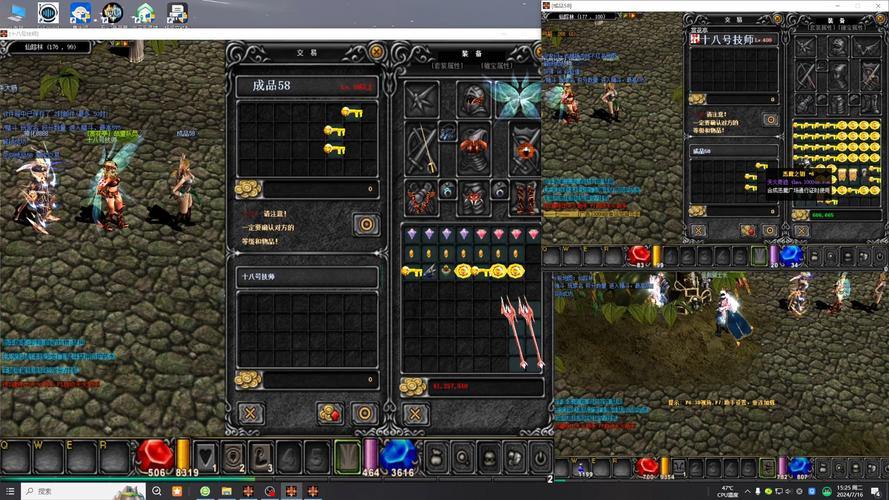Viewport: 889px width, 500px height.
Task: Select the equipped helmet slot
Action: (473, 100)
